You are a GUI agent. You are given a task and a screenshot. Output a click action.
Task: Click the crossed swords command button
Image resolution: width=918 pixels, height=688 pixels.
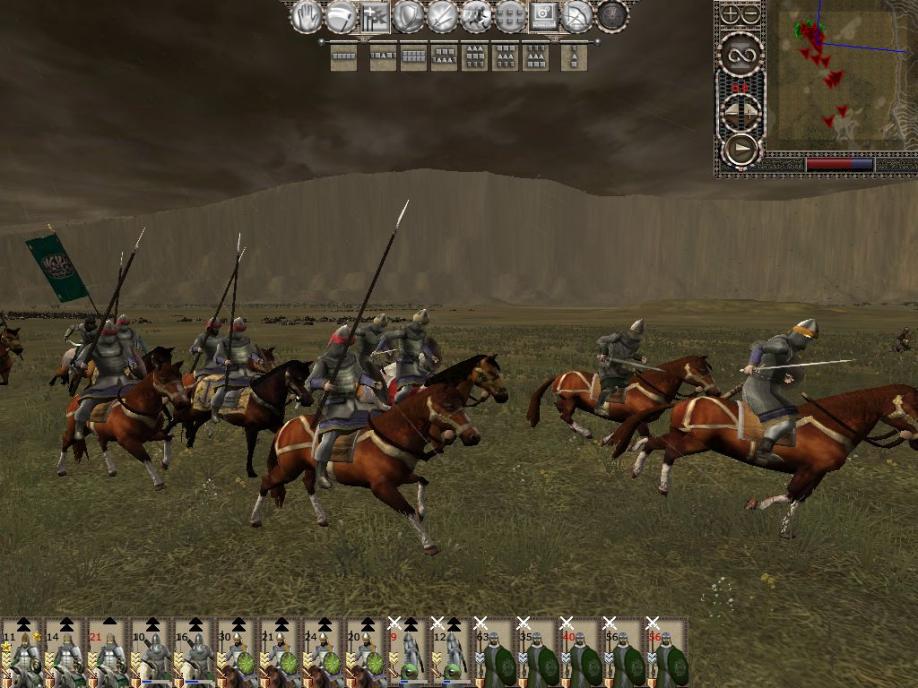(442, 16)
